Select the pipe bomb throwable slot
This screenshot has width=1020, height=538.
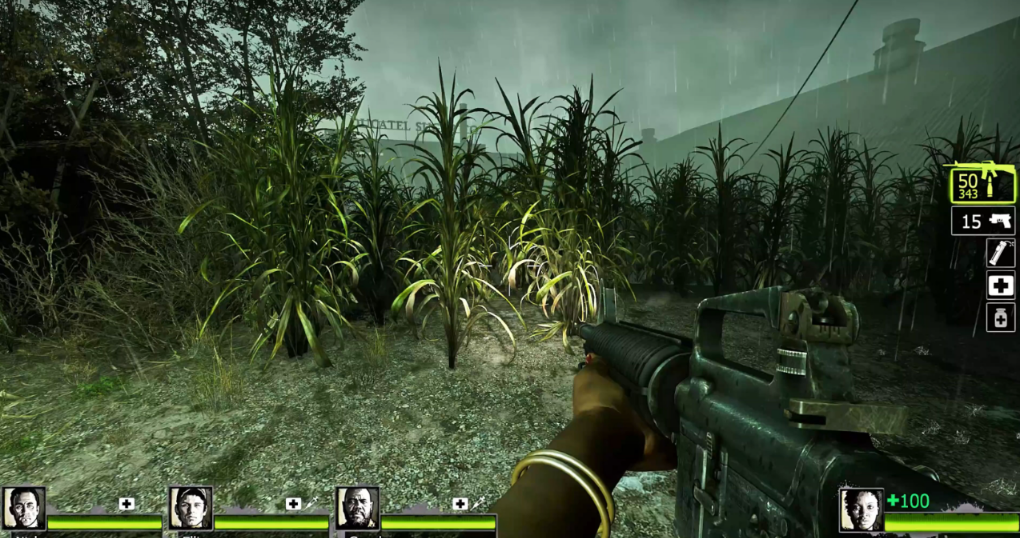point(1000,253)
